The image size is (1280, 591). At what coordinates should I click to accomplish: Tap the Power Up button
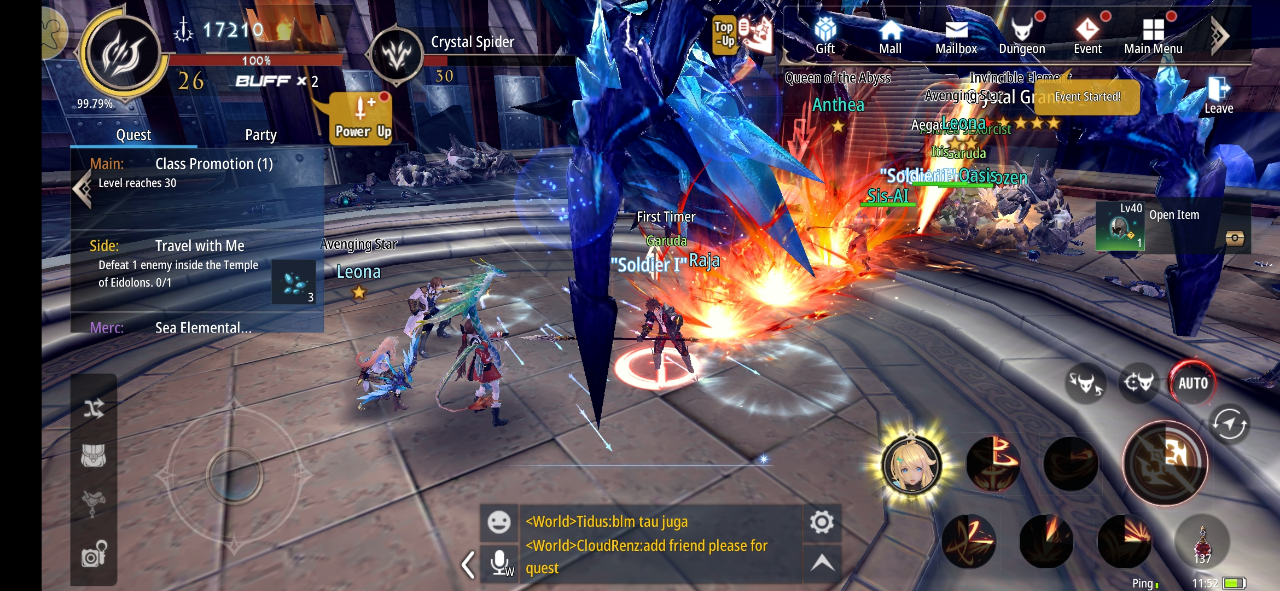click(x=362, y=118)
